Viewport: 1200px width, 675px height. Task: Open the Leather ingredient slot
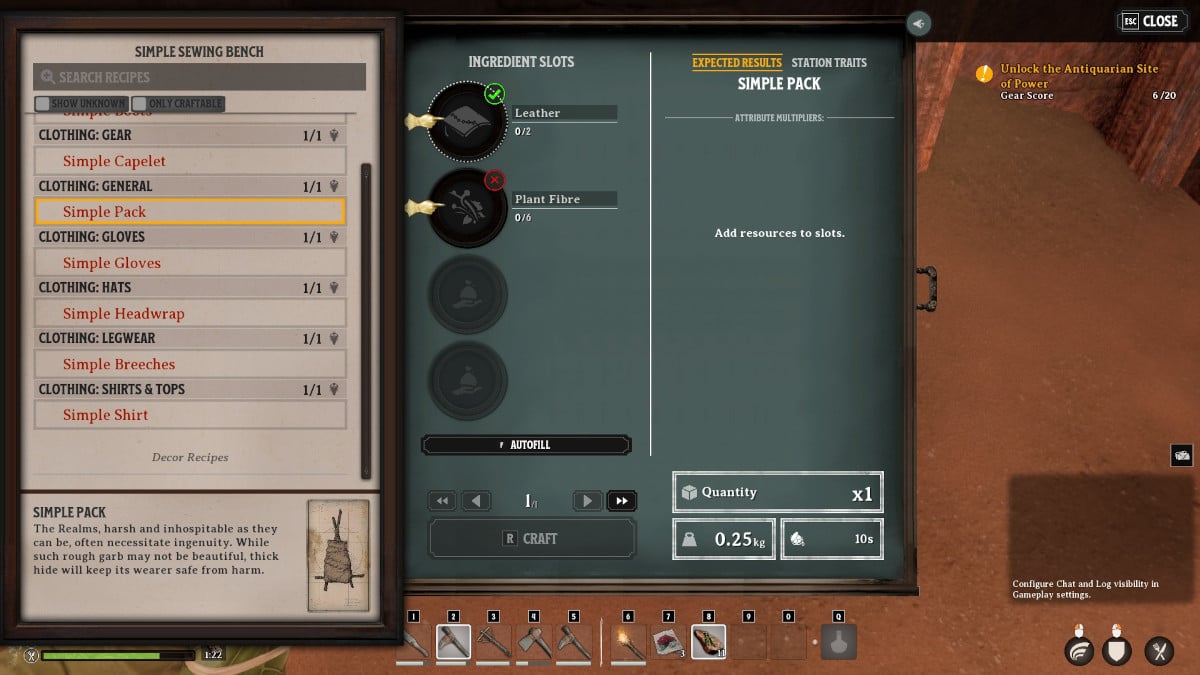(466, 121)
